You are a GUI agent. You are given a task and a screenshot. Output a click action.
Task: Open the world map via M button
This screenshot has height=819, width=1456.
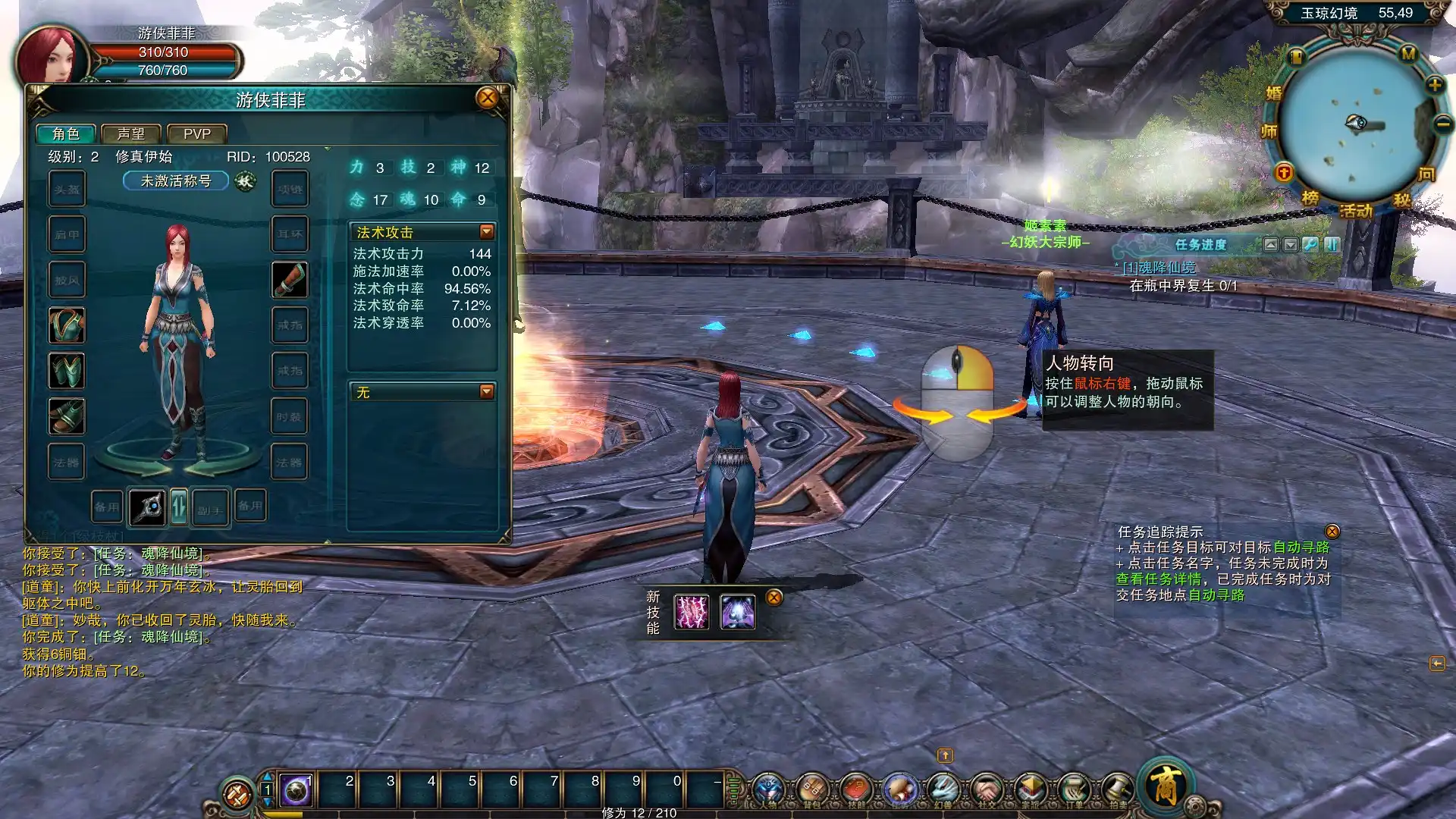(1408, 55)
